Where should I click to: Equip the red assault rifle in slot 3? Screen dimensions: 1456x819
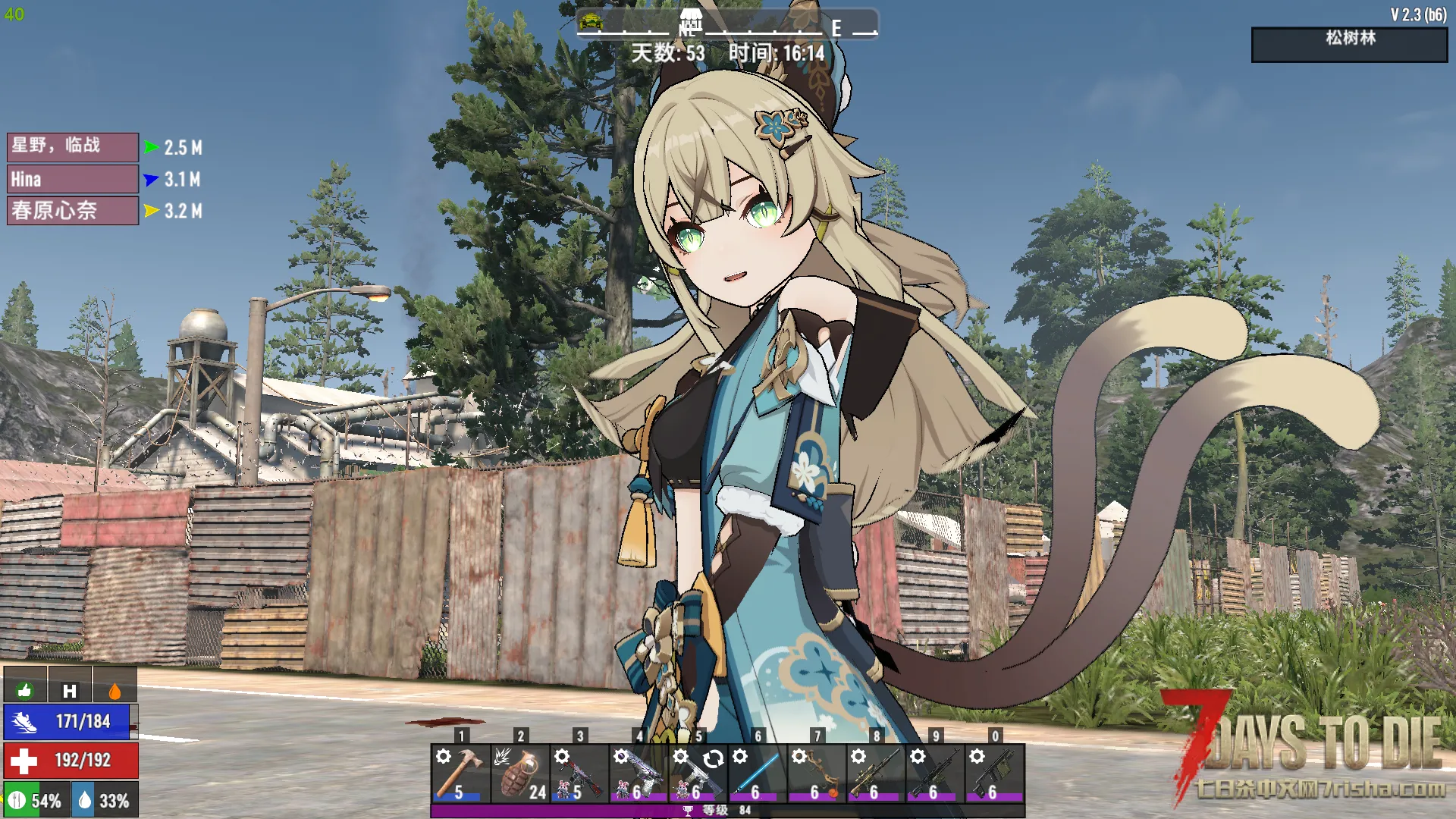tap(579, 773)
